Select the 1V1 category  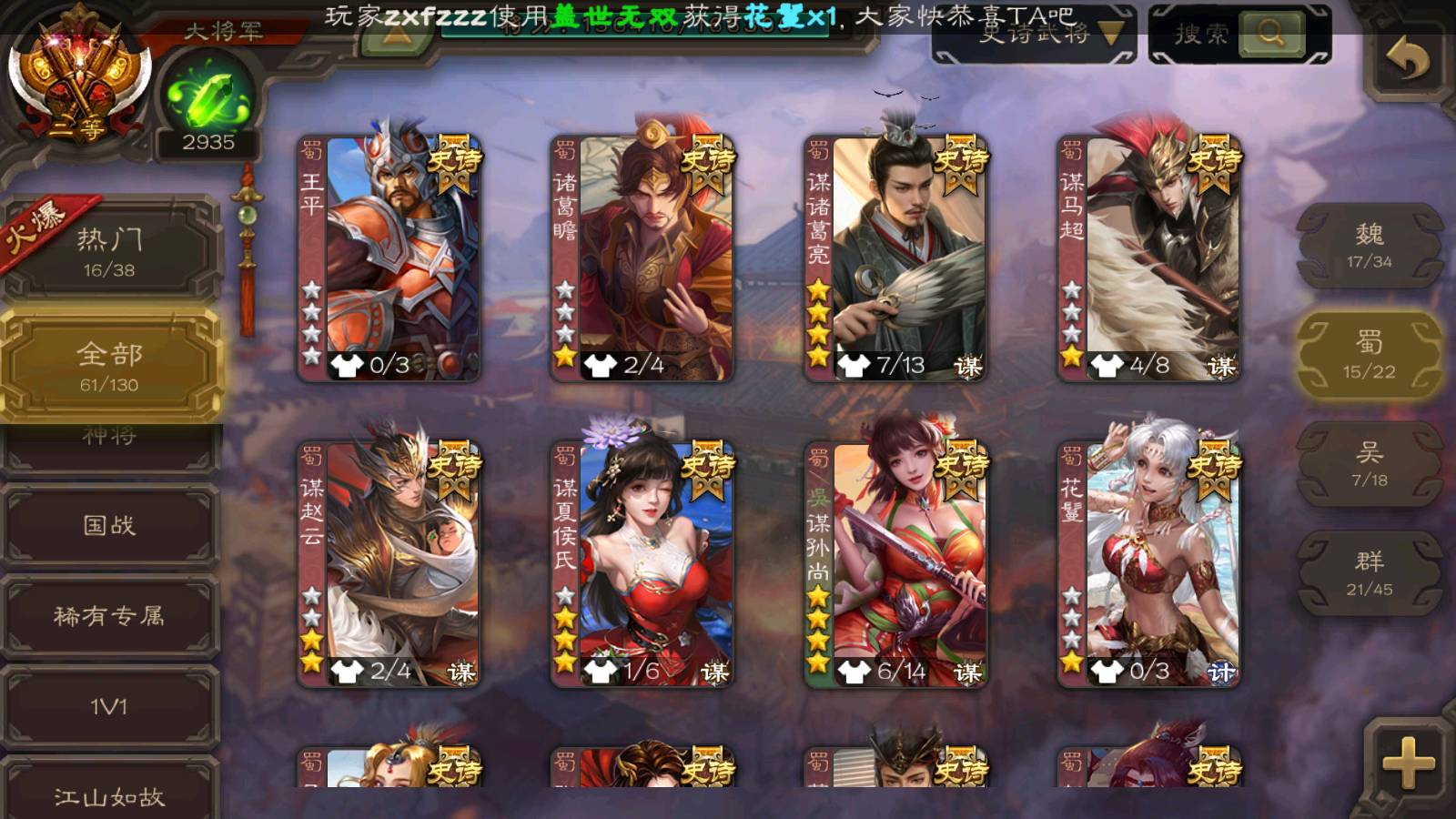109,706
